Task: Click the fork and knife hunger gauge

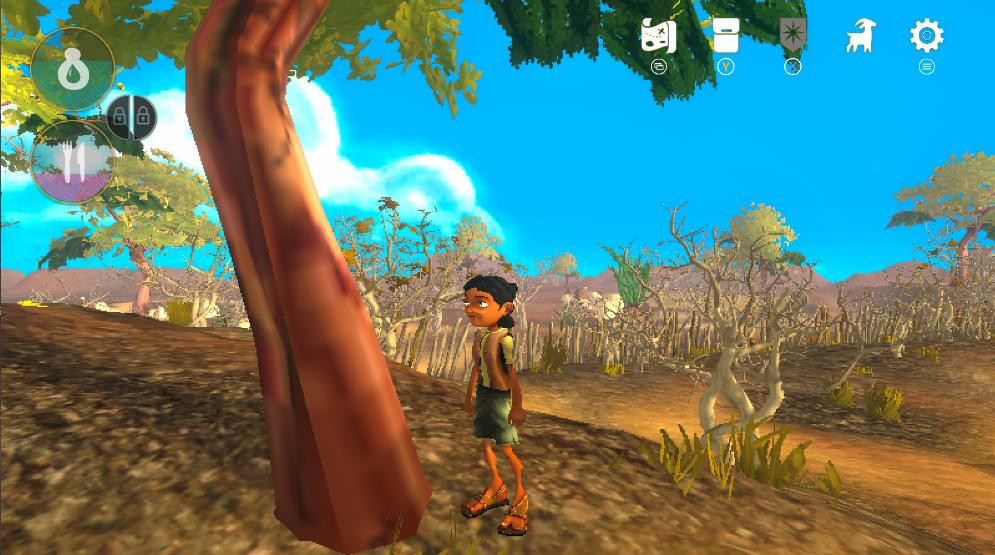Action: point(73,161)
